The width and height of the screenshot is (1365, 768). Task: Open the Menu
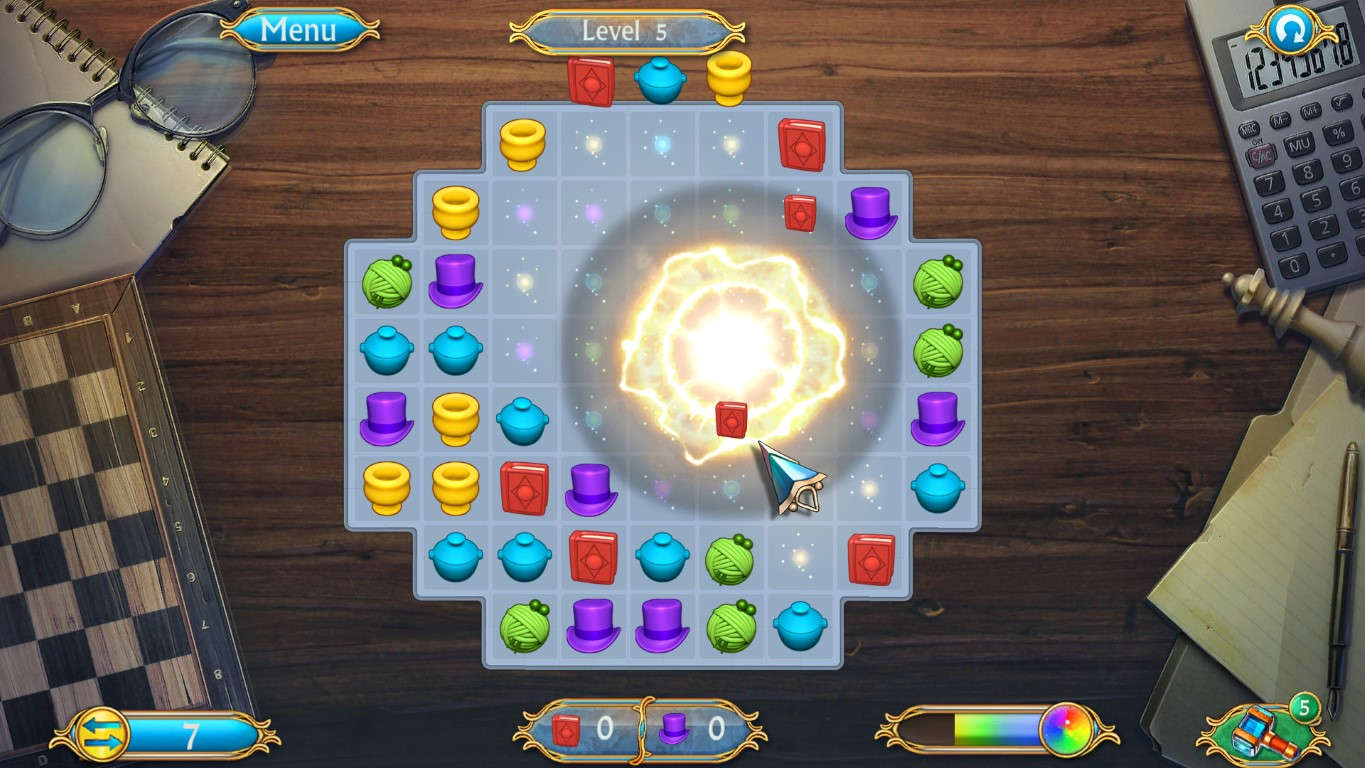pyautogui.click(x=296, y=30)
